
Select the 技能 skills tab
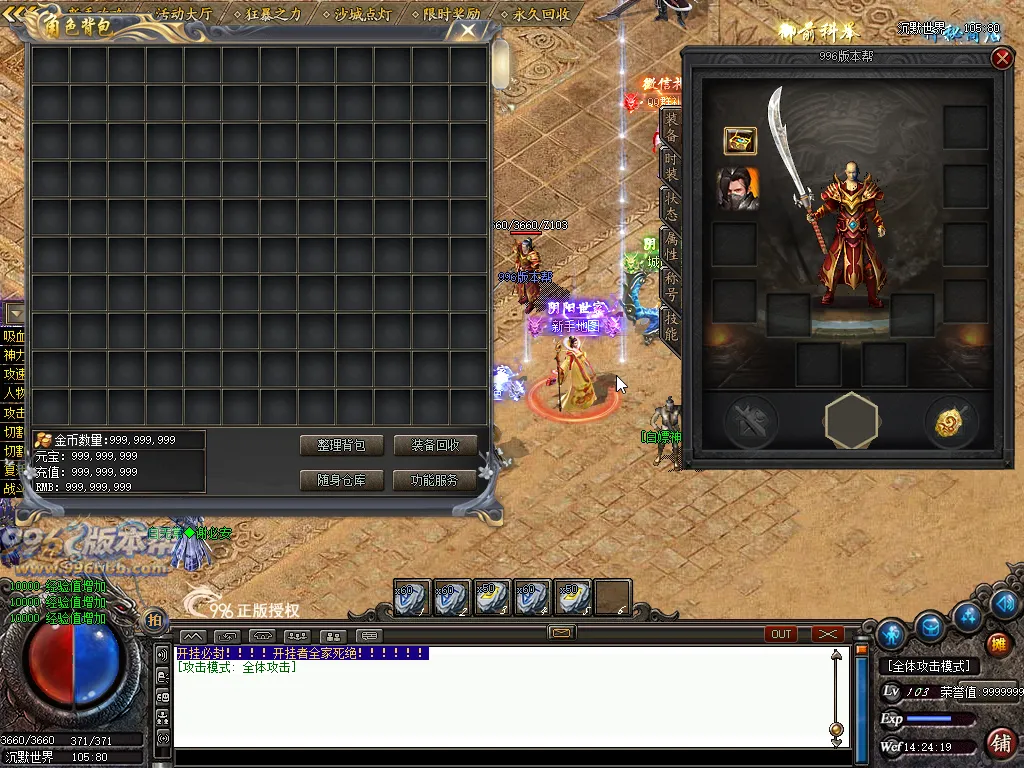(671, 327)
